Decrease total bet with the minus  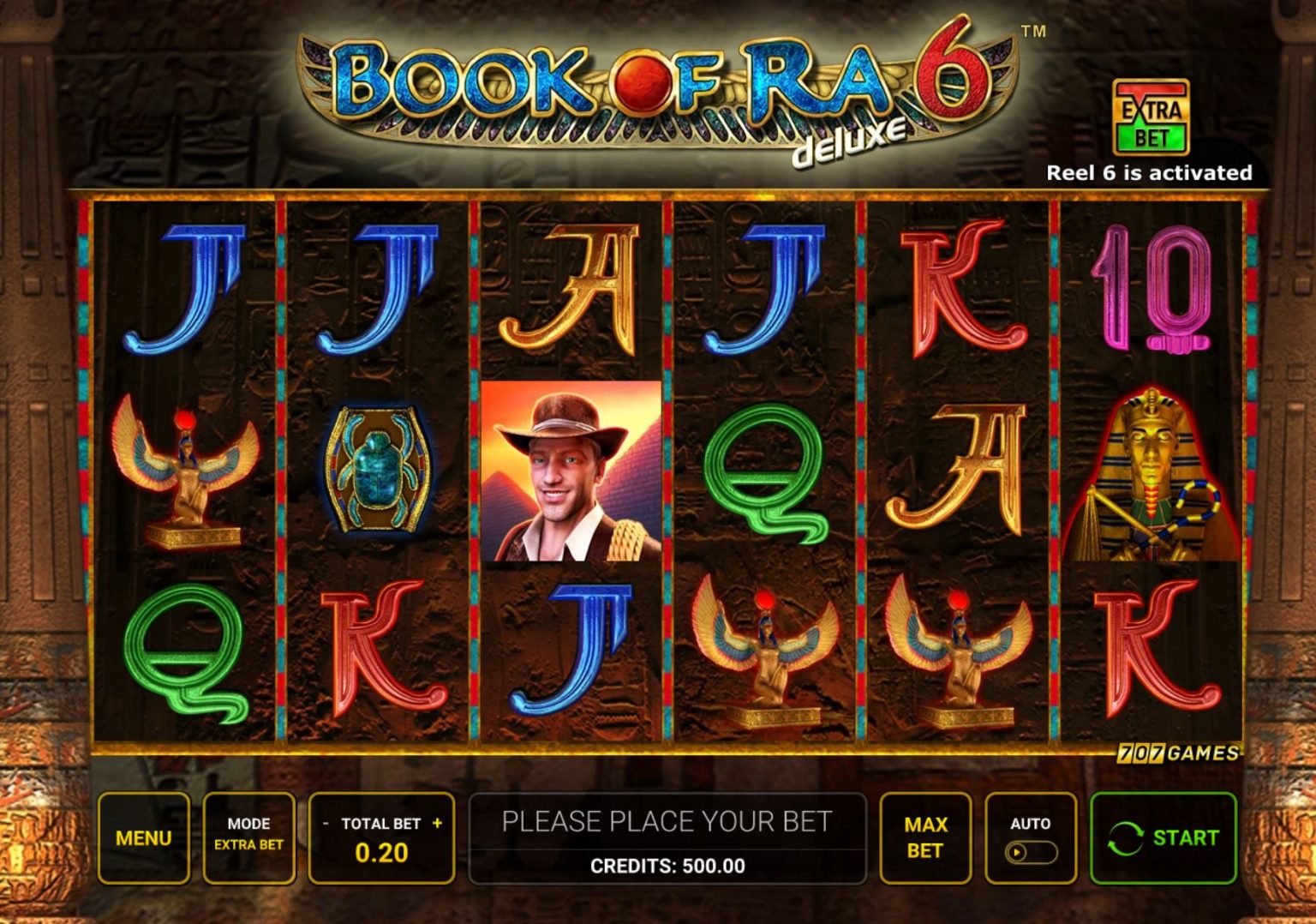tap(326, 824)
